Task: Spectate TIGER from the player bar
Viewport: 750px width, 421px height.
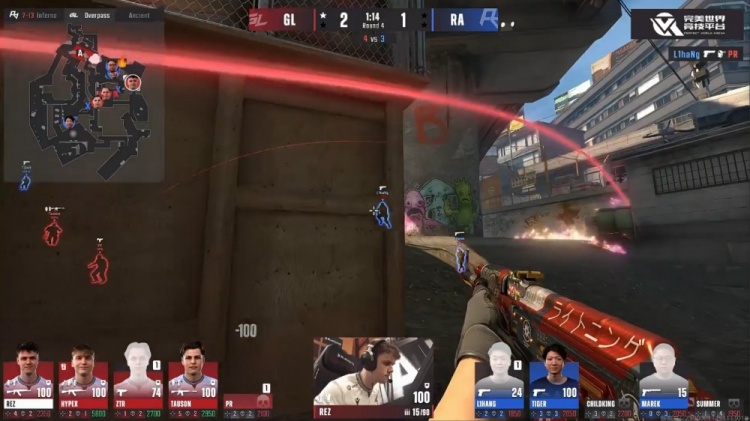Action: [555, 375]
